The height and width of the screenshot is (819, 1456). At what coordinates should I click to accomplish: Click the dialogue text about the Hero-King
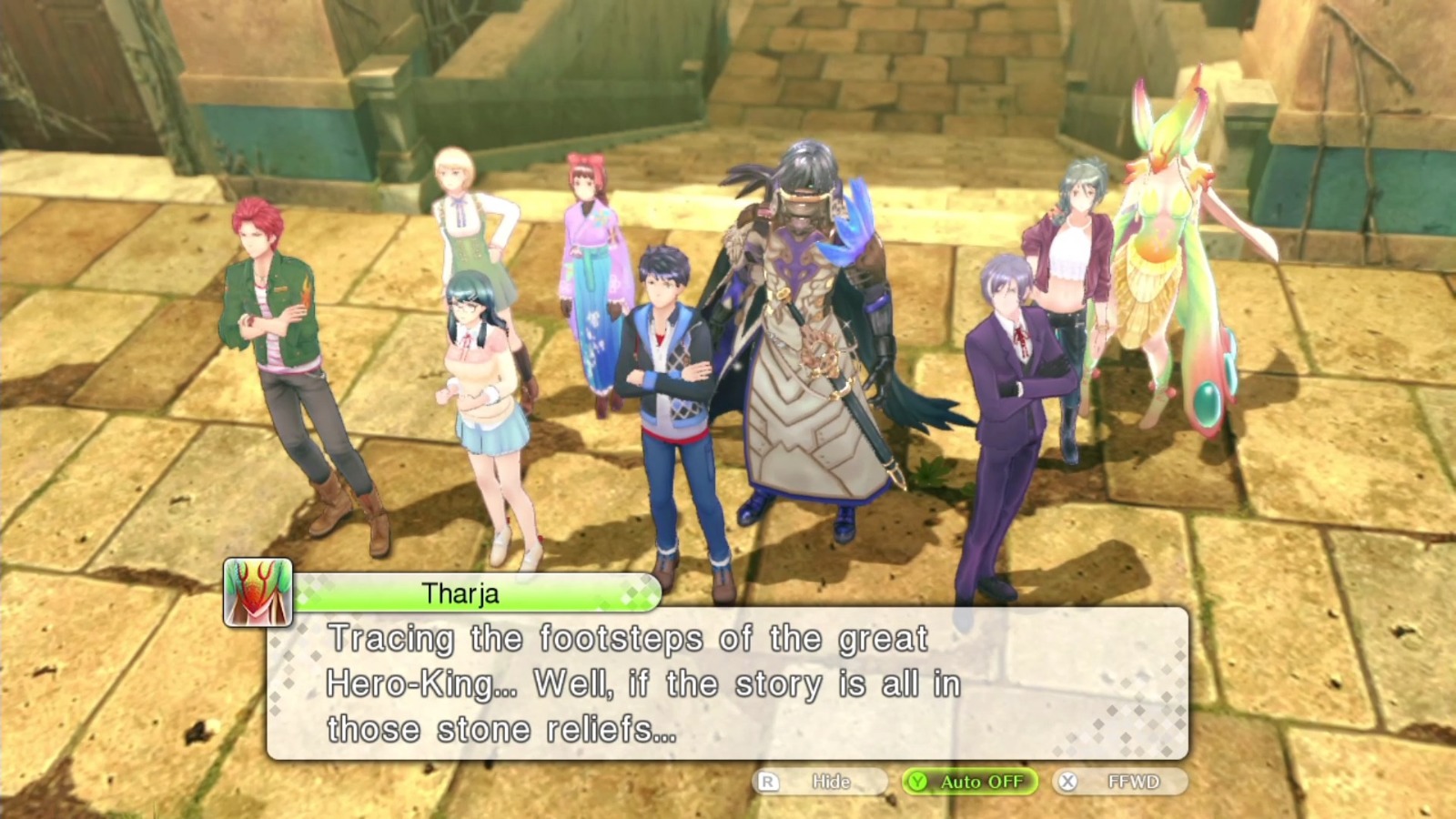pyautogui.click(x=637, y=682)
